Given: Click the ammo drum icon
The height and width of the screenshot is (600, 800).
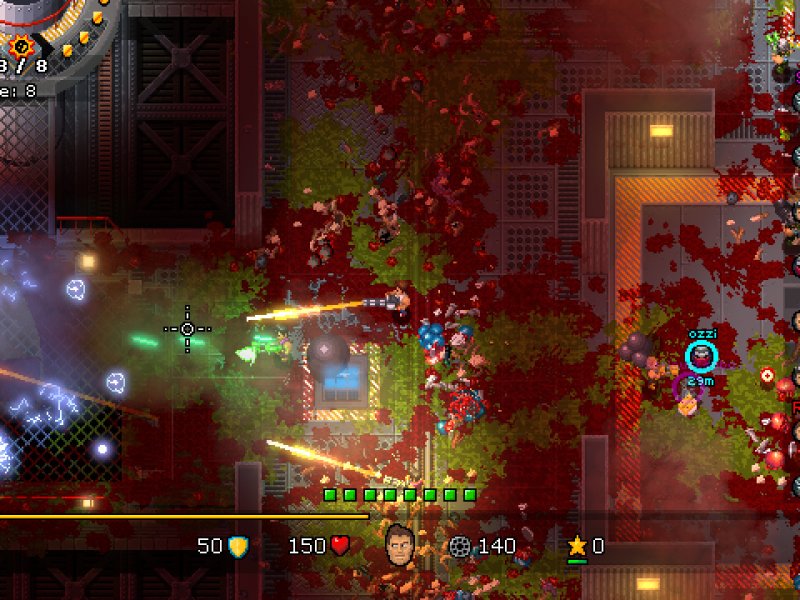Looking at the screenshot, I should pos(460,546).
